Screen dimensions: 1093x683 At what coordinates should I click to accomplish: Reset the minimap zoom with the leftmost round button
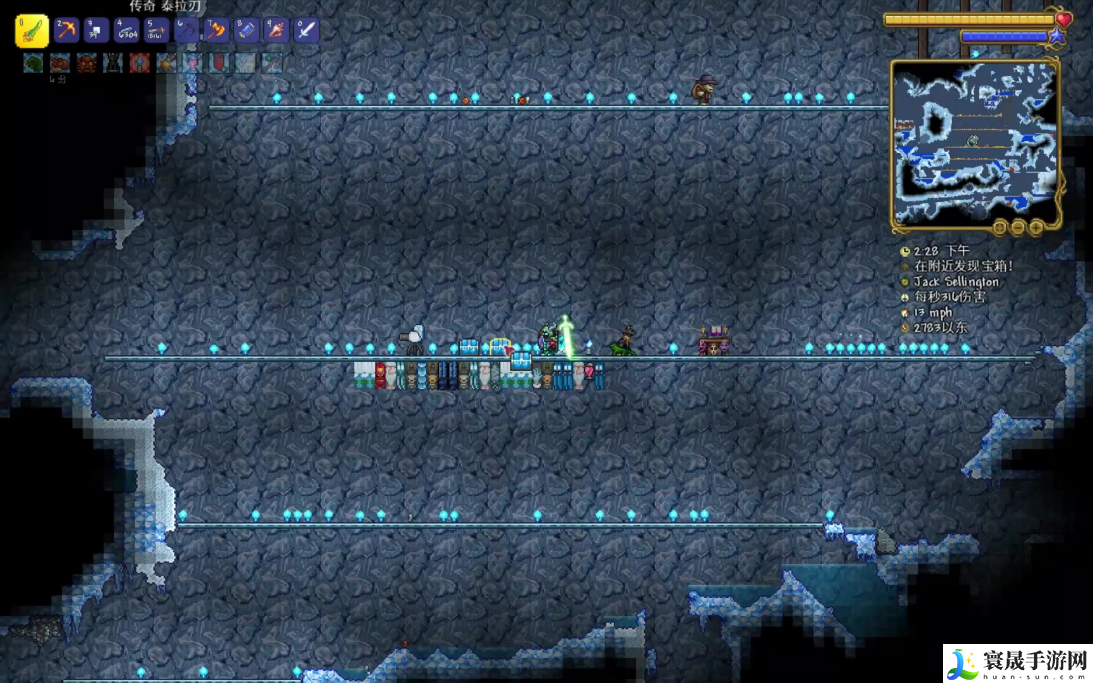(999, 227)
